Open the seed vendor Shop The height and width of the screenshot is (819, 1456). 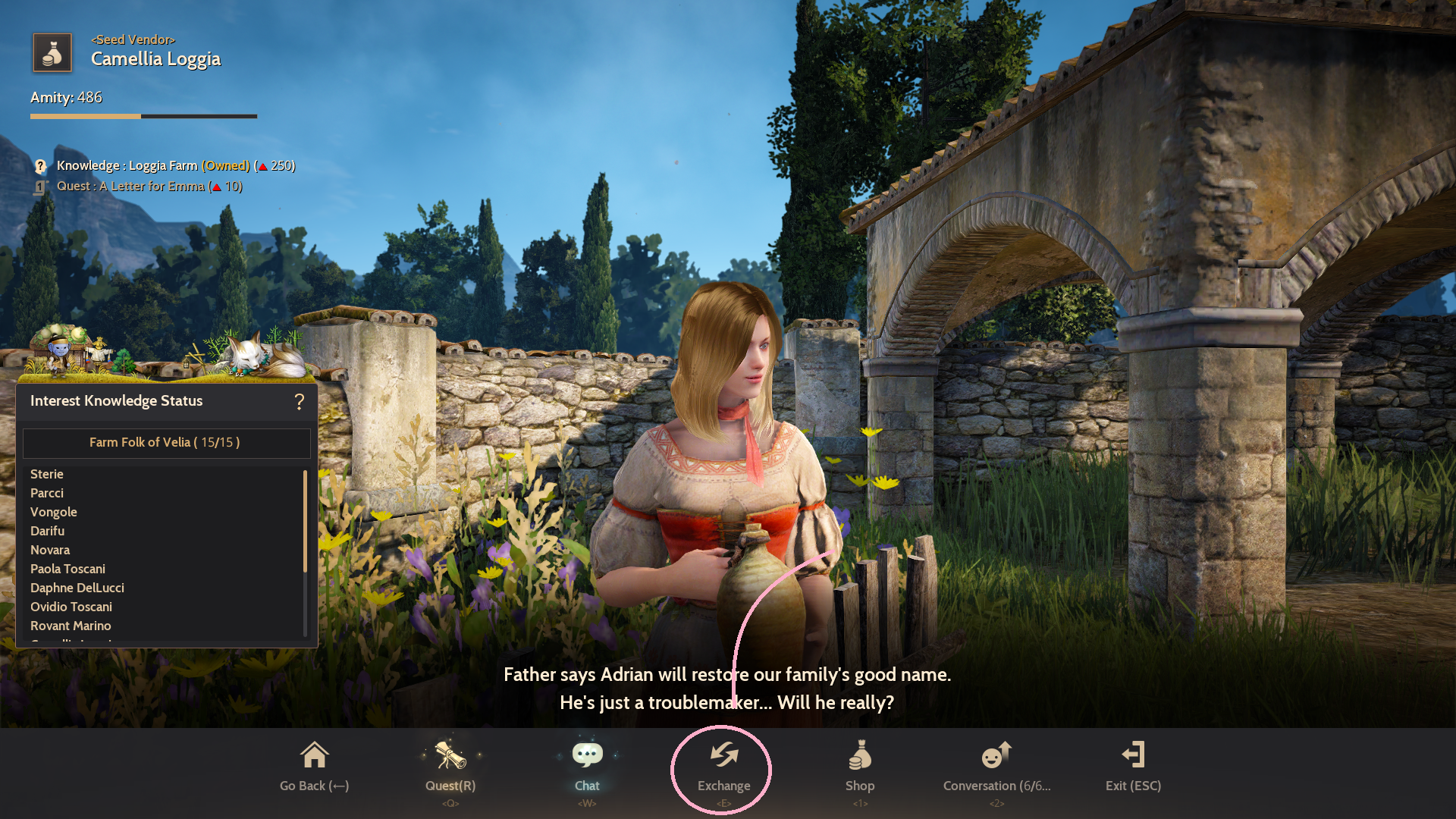(860, 767)
